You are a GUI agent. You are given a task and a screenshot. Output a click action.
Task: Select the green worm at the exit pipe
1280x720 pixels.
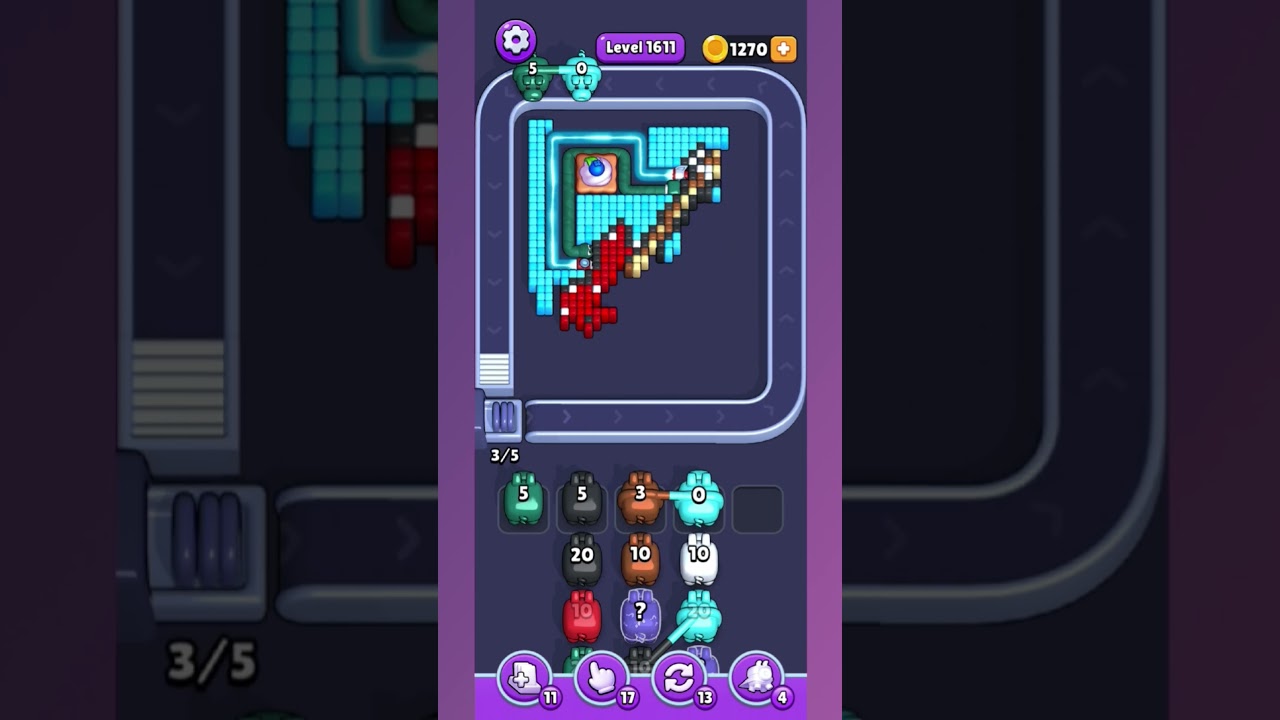(530, 80)
